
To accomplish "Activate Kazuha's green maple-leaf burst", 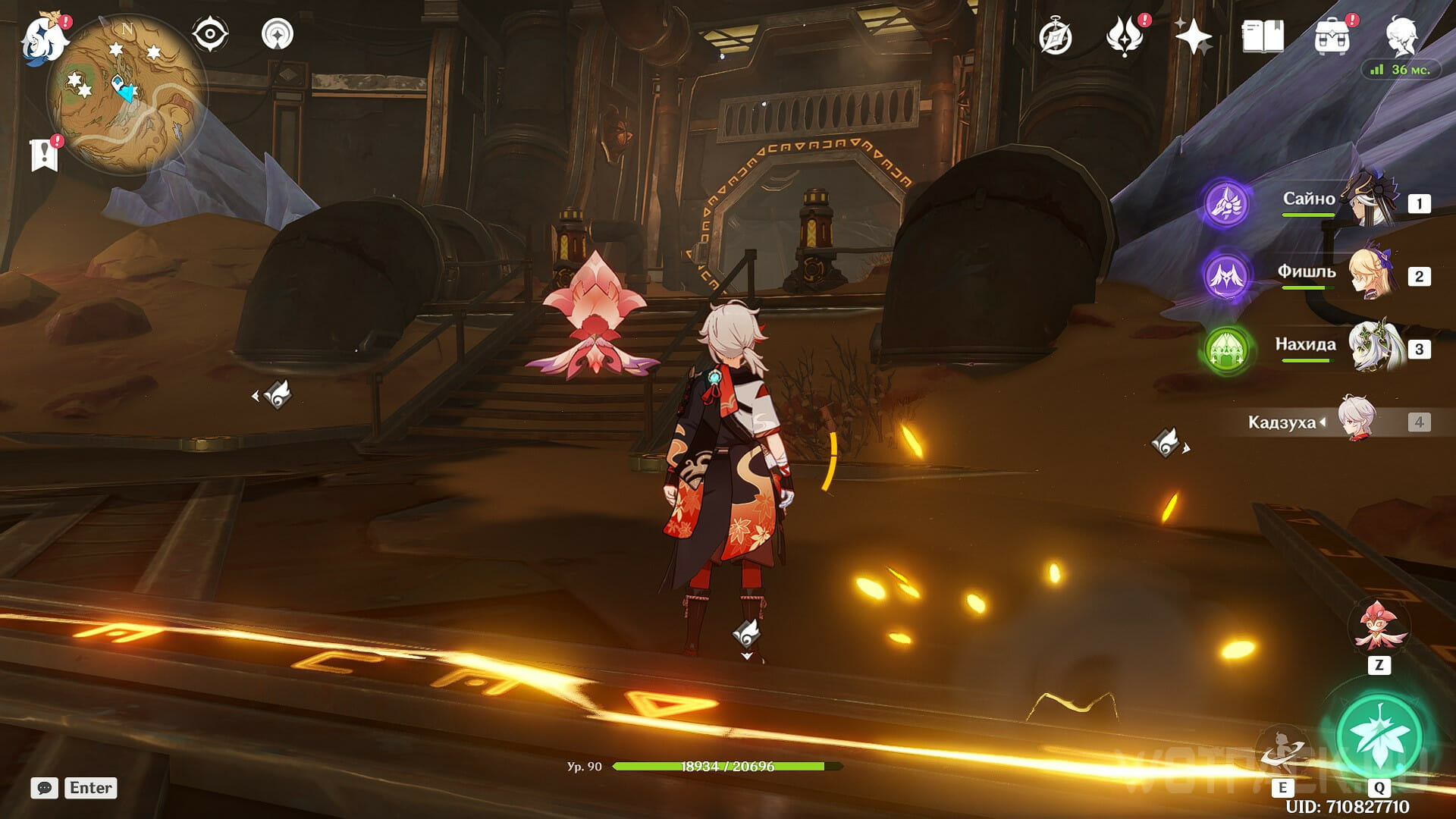I will click(x=1379, y=734).
